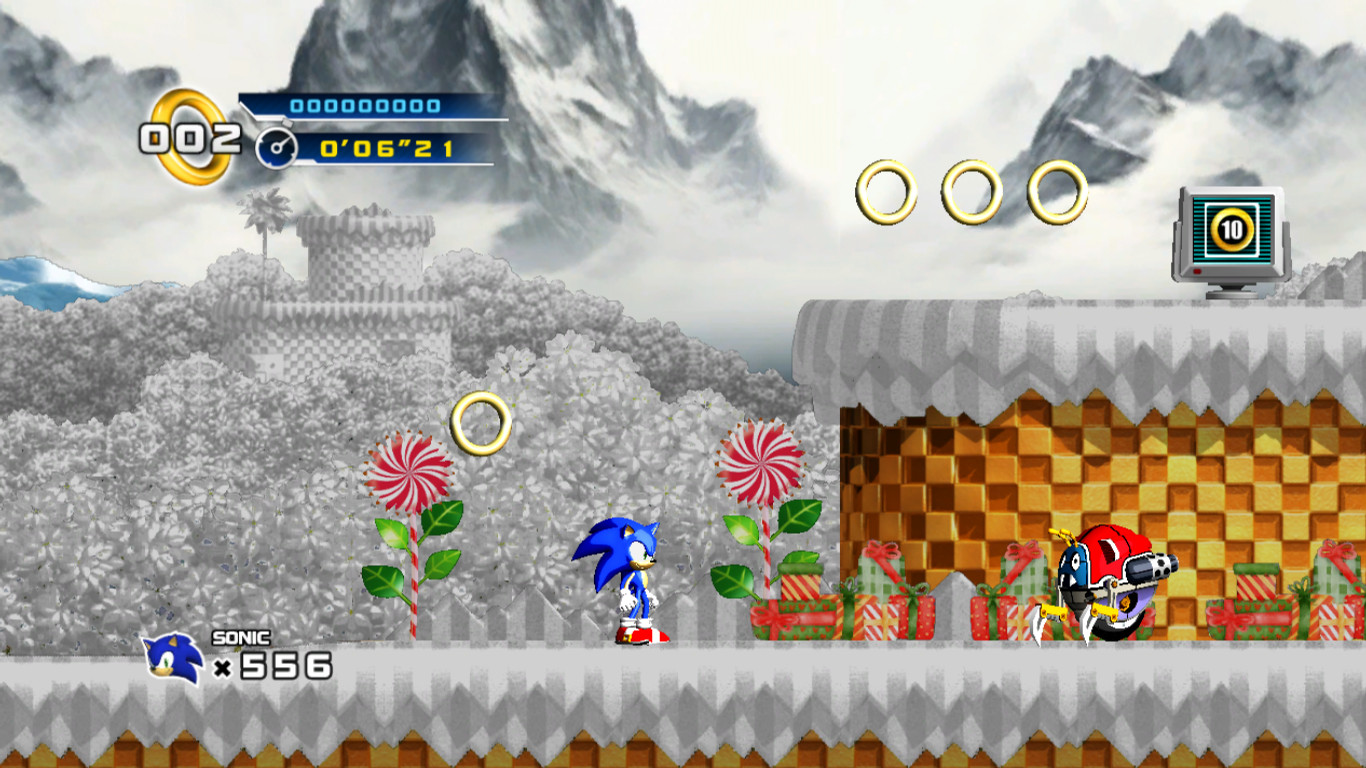This screenshot has width=1366, height=768.
Task: Click the SONIC label near the lives counter
Action: pyautogui.click(x=239, y=636)
